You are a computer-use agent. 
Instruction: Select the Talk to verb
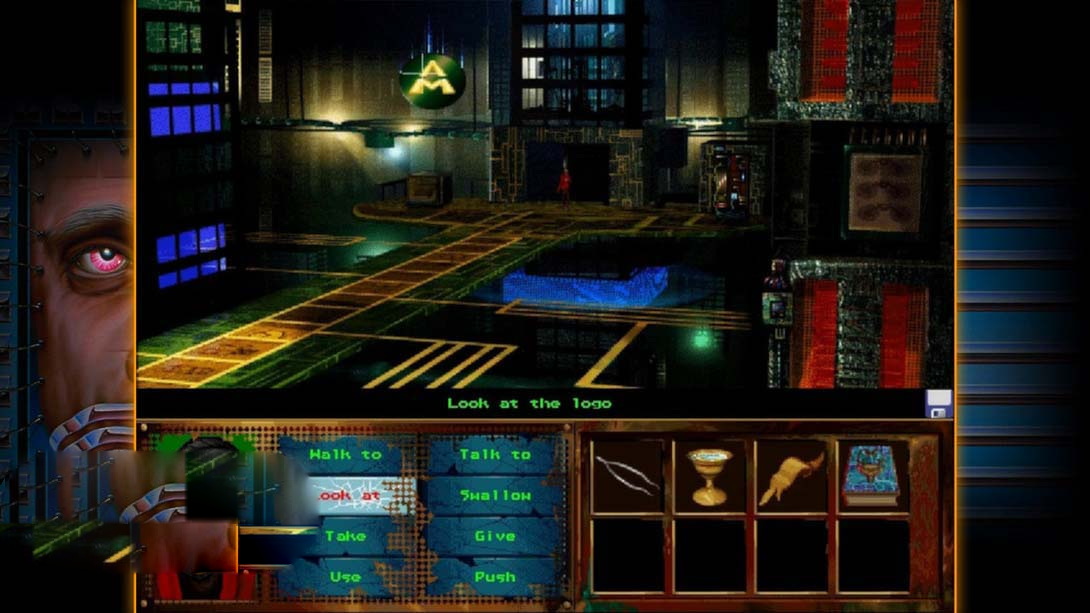coord(494,455)
